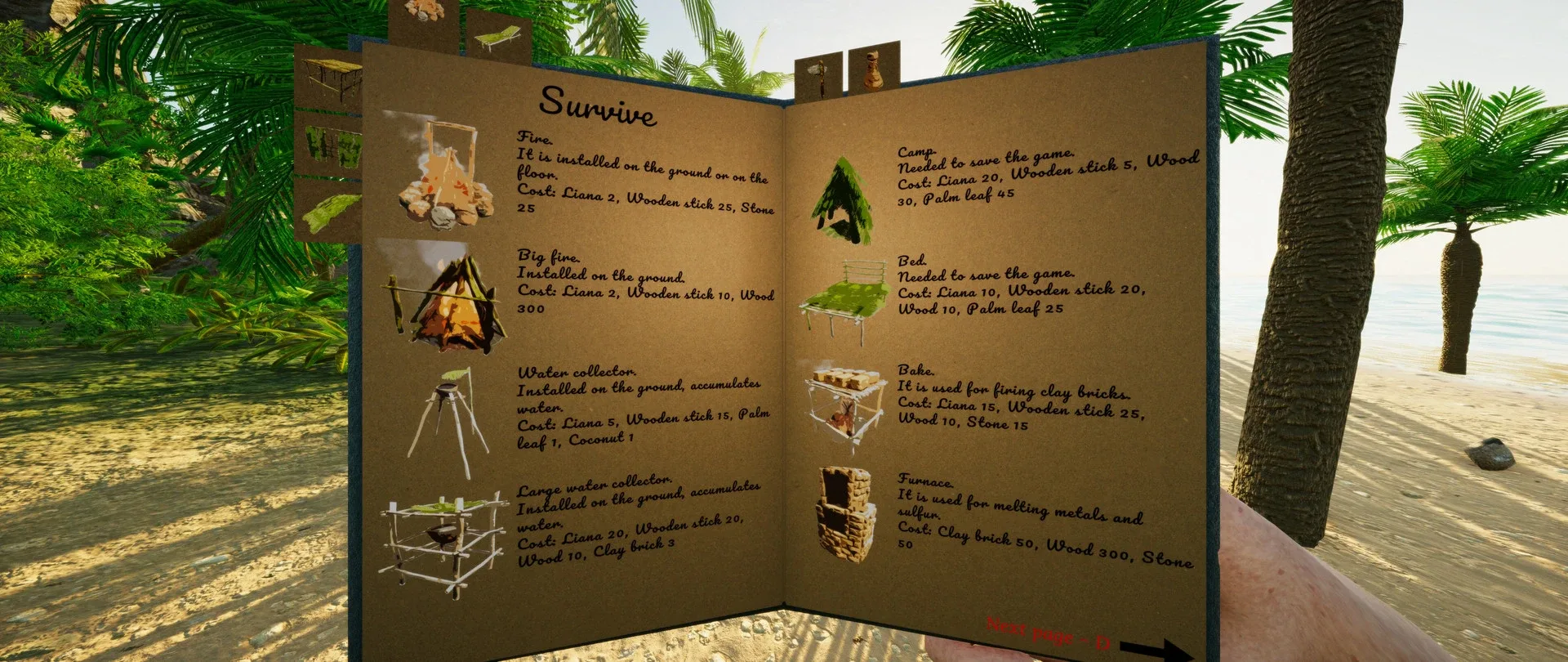Select the Fire campfire illustration

[445, 176]
